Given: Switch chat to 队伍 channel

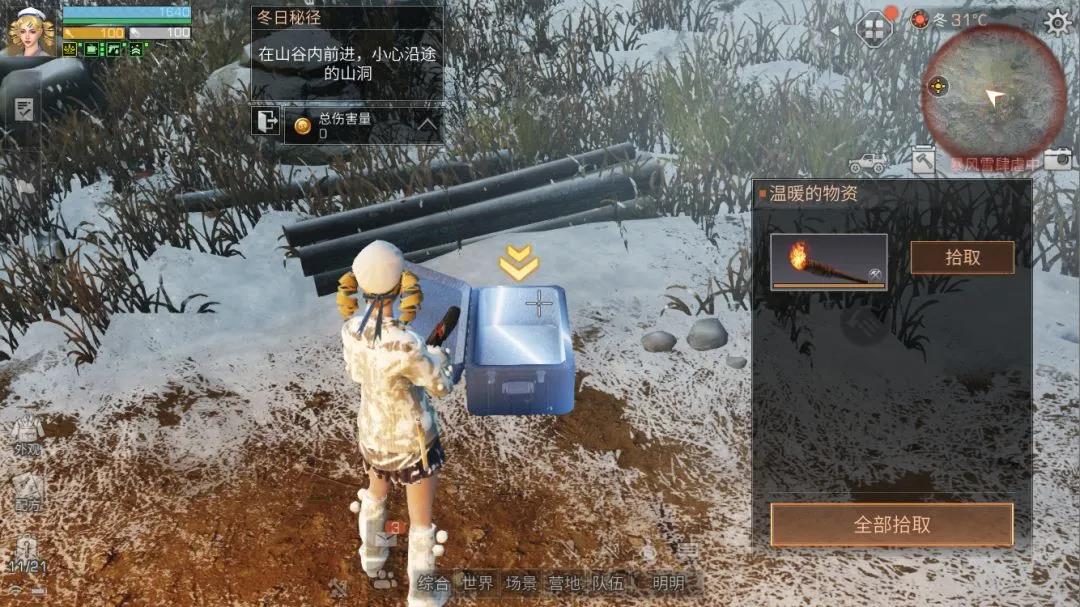Looking at the screenshot, I should [x=608, y=583].
